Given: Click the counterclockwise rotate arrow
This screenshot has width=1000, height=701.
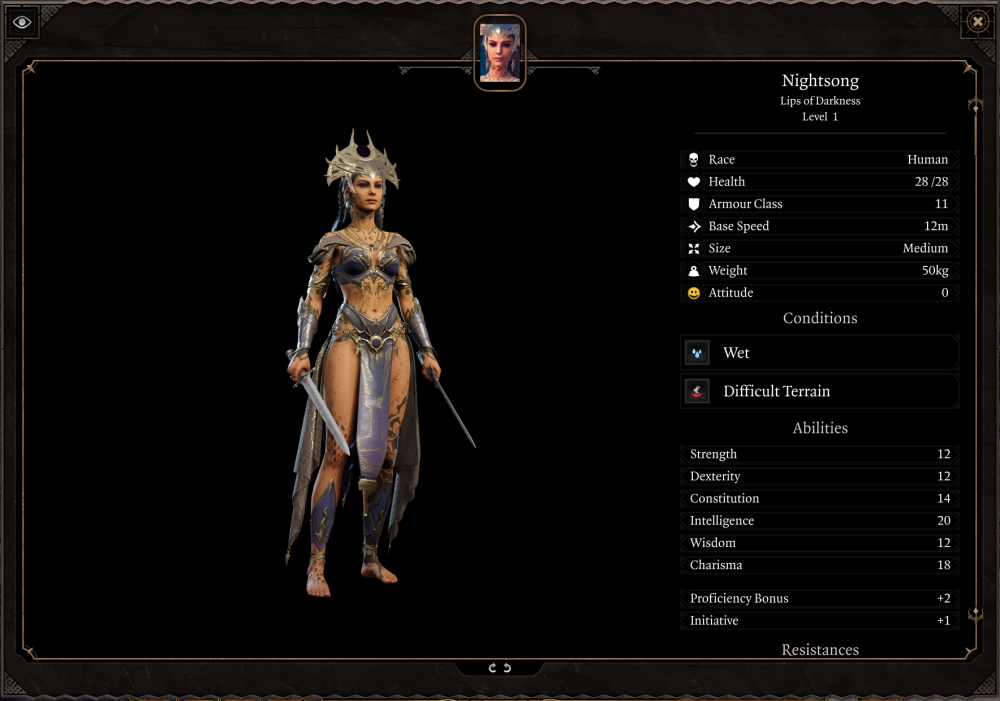Looking at the screenshot, I should pos(507,668).
